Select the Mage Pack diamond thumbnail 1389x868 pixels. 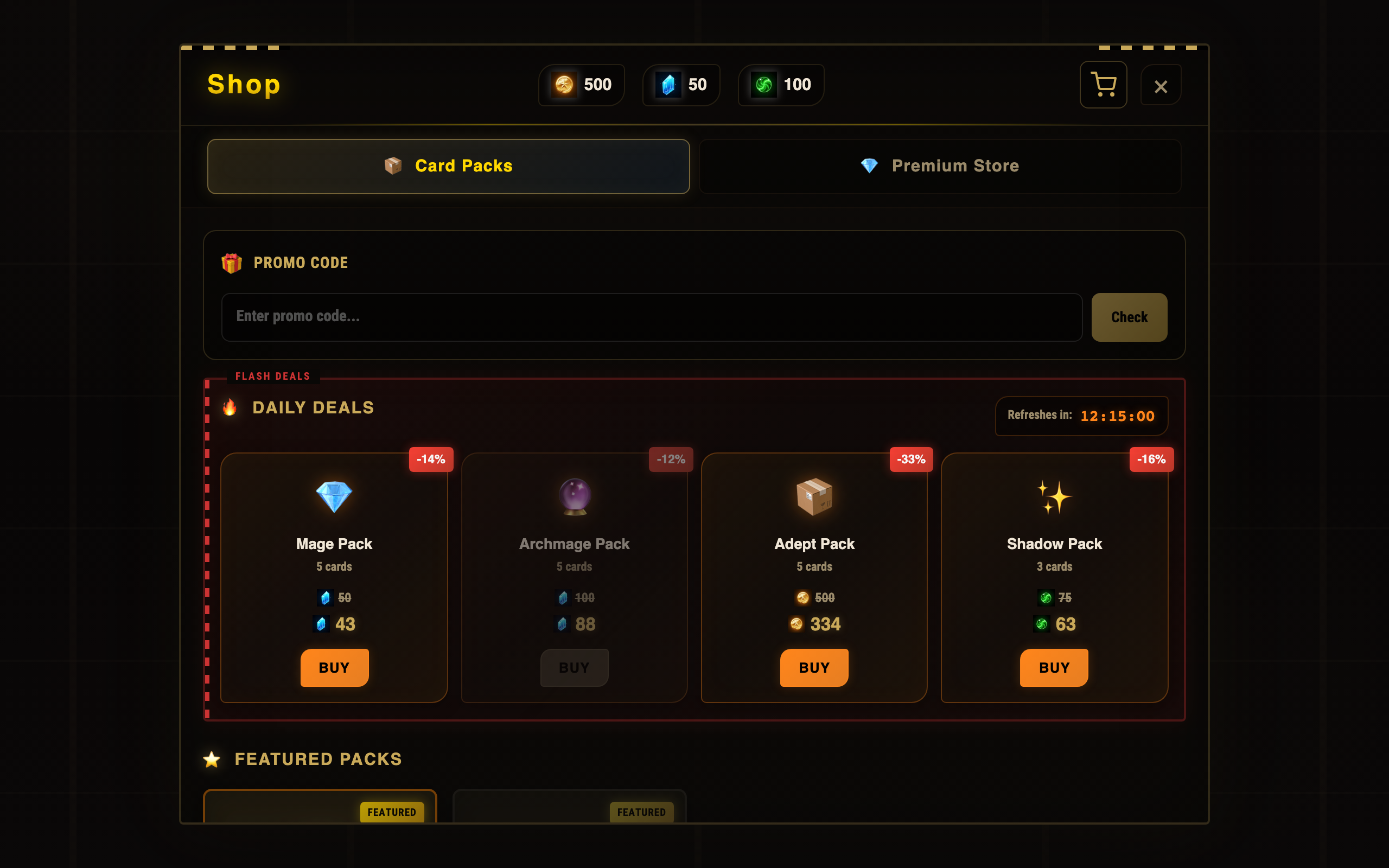coord(334,496)
